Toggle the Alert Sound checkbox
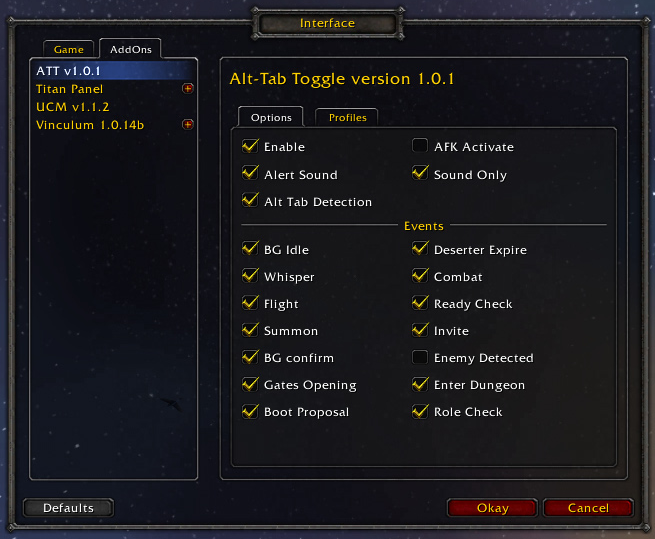 [249, 174]
